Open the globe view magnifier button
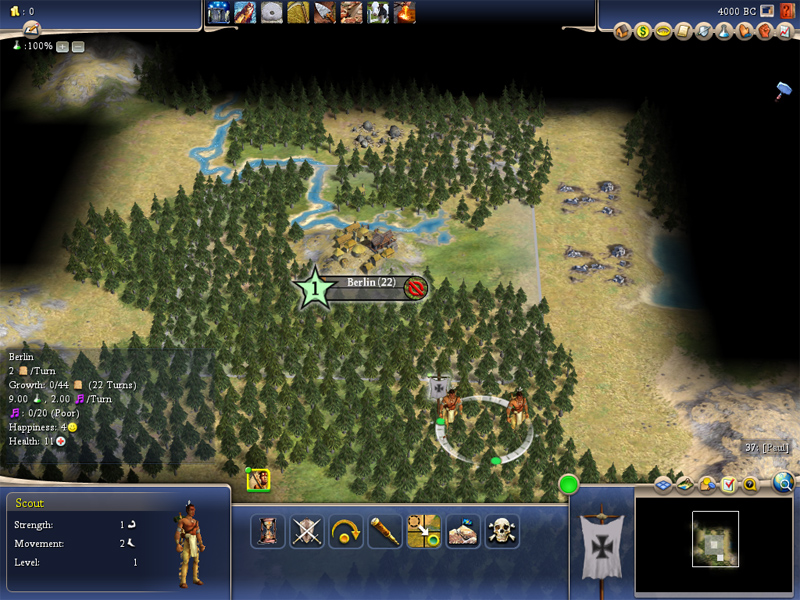Viewport: 800px width, 600px height. (784, 484)
